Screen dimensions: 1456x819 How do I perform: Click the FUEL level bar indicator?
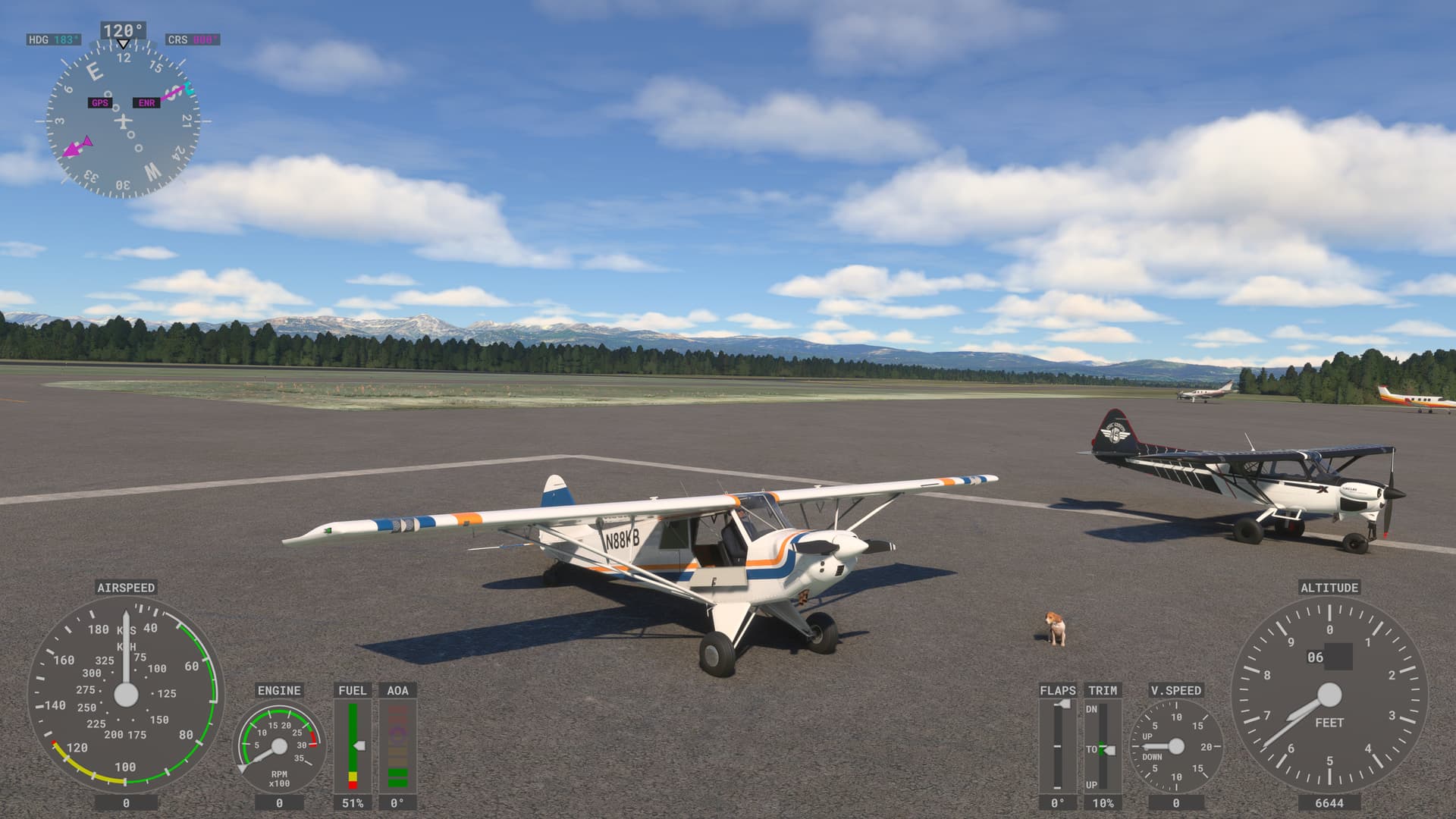click(351, 747)
